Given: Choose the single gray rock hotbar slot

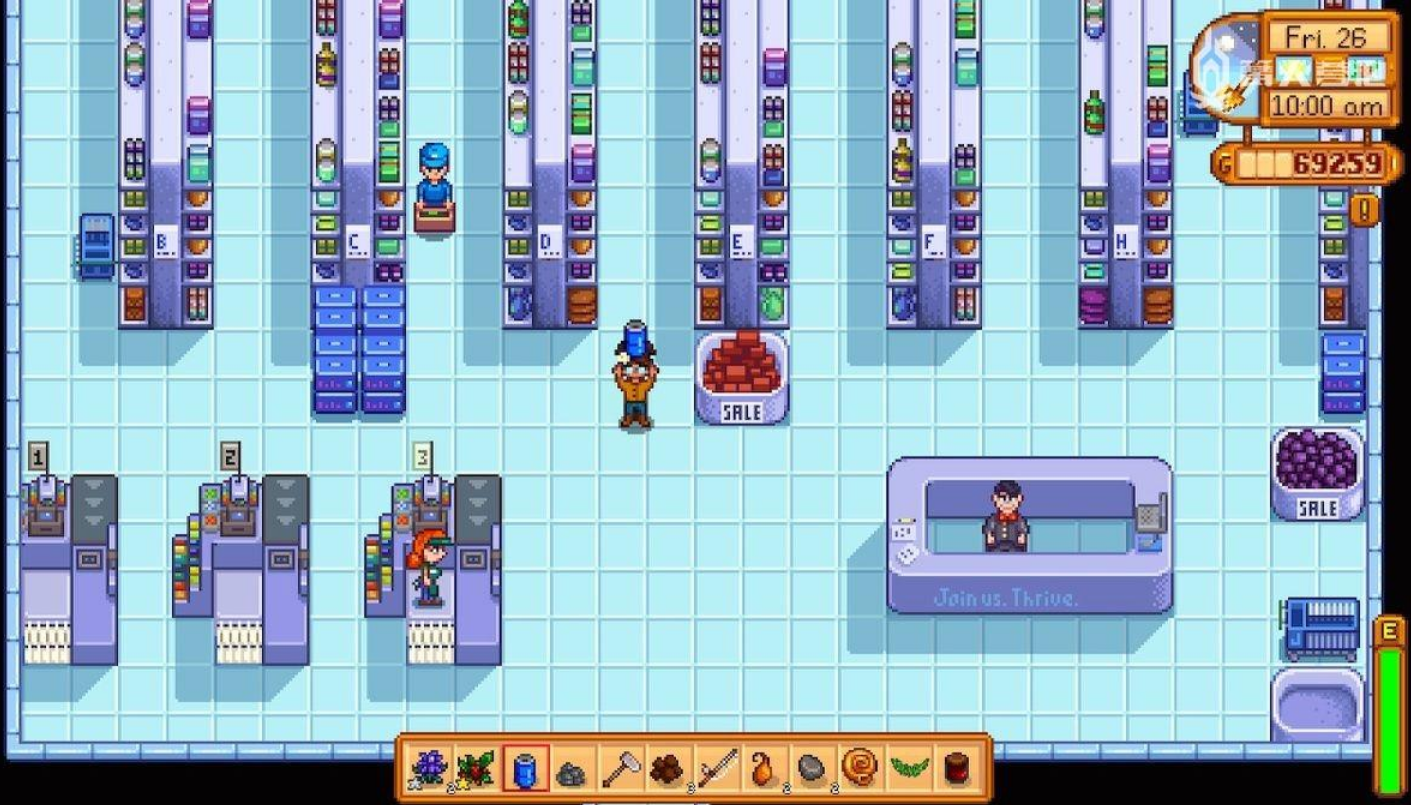Looking at the screenshot, I should coord(812,769).
